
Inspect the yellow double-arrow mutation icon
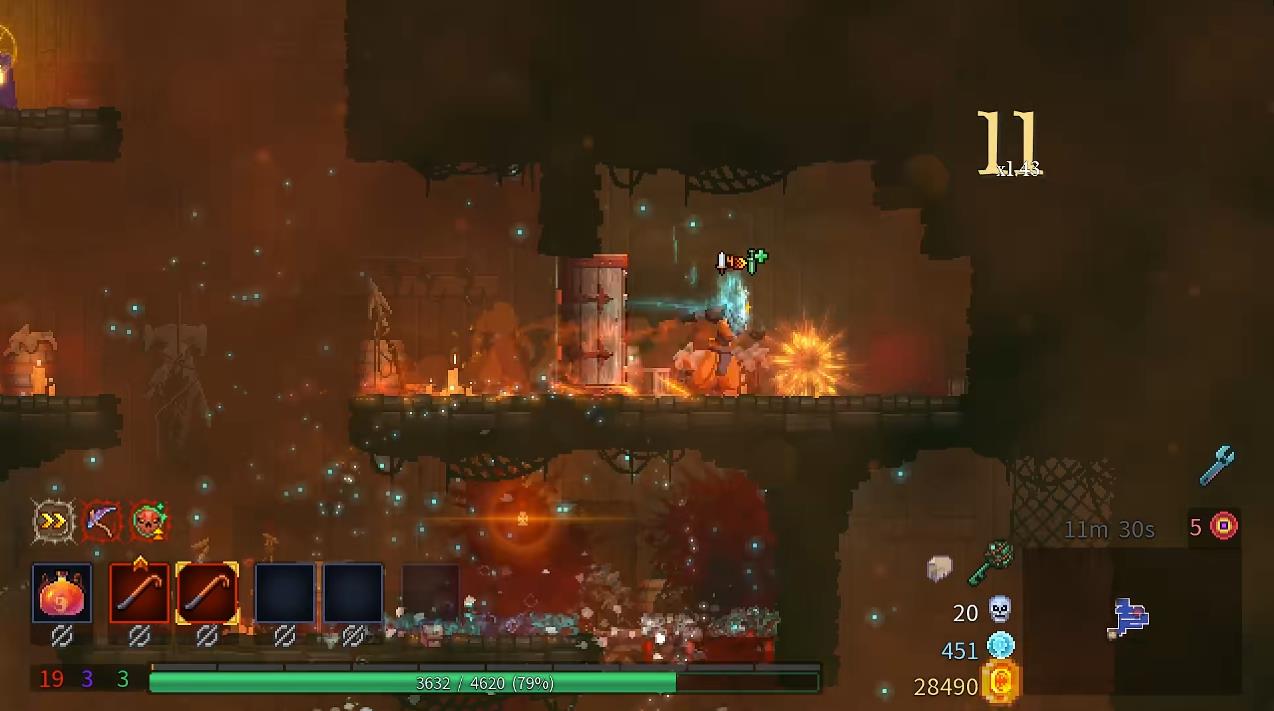(53, 521)
